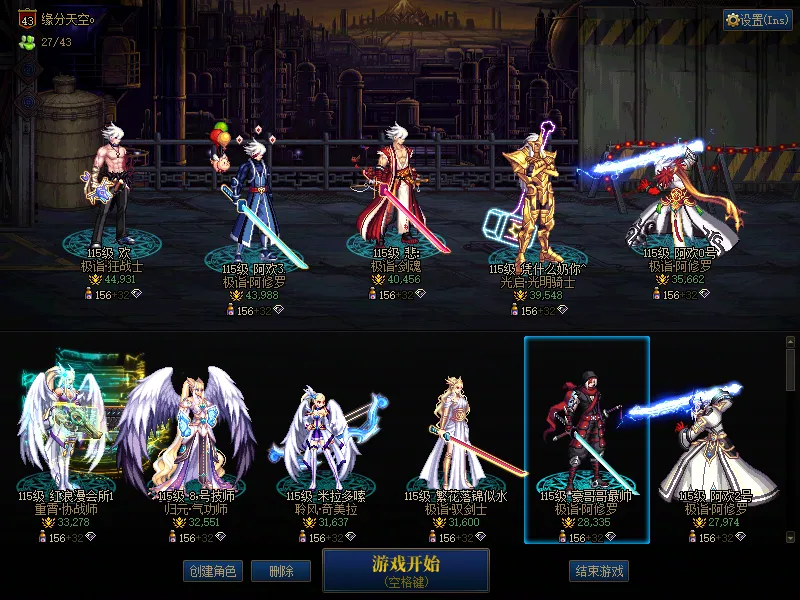Pick the 聆风·奇美拉 character 米拉多嗦
800x600 pixels.
click(x=320, y=440)
